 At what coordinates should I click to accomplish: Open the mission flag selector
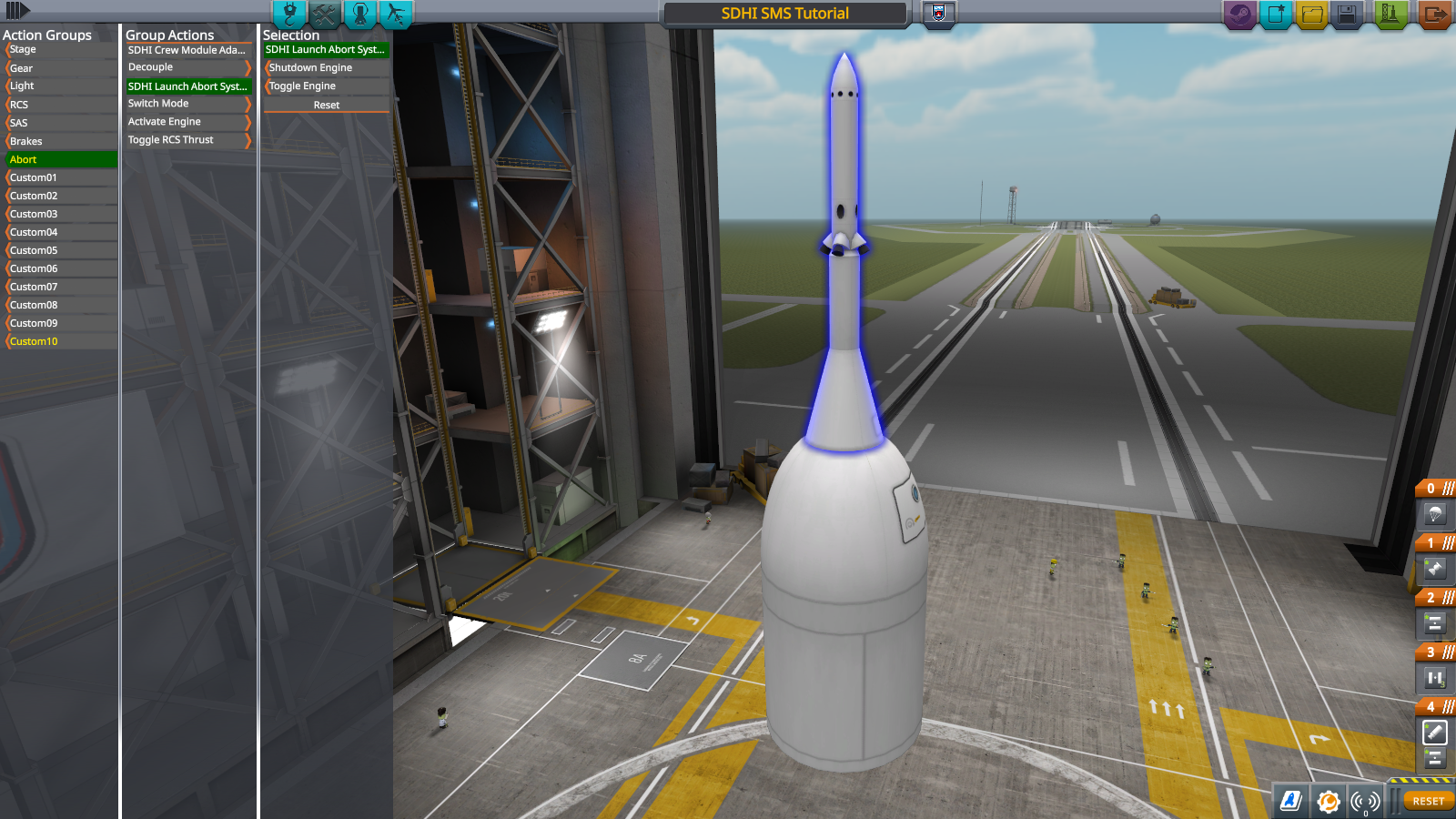tap(939, 13)
